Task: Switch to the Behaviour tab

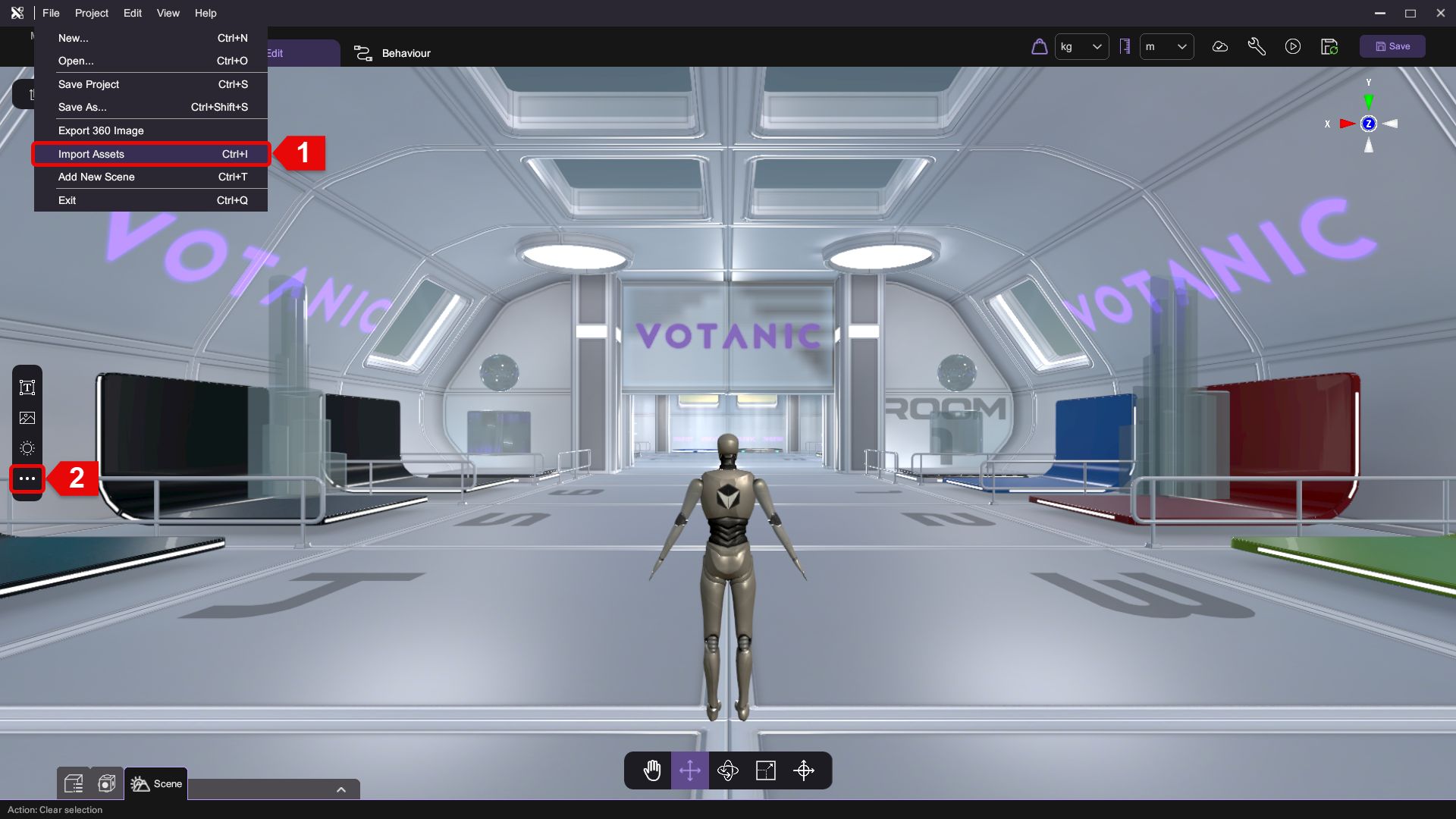Action: [x=393, y=53]
